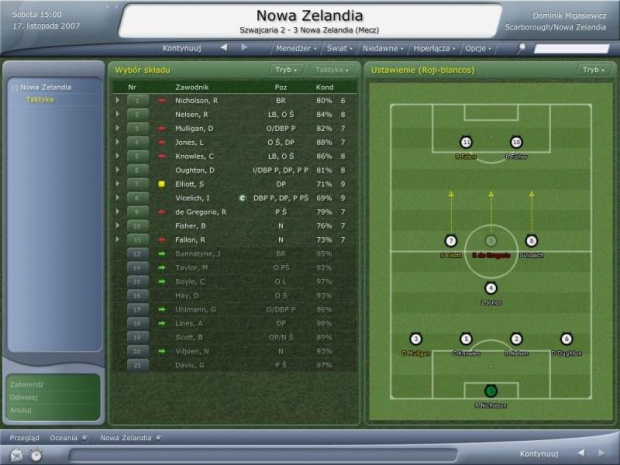Open the Menedżer menu
The height and width of the screenshot is (465, 620).
296,48
